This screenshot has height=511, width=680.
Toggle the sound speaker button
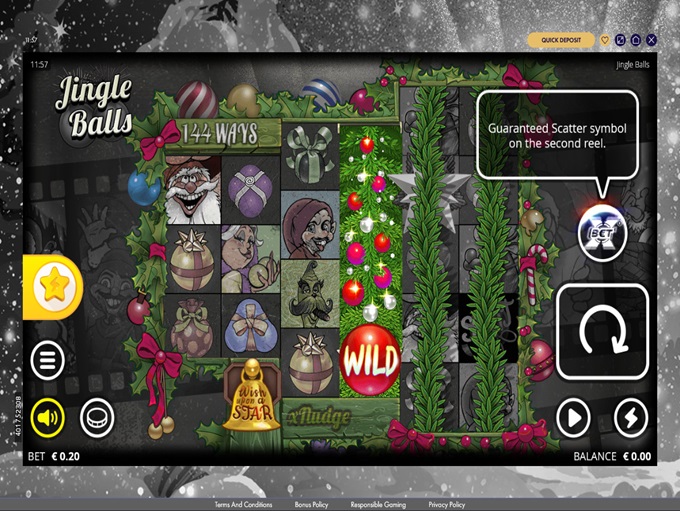click(x=47, y=417)
